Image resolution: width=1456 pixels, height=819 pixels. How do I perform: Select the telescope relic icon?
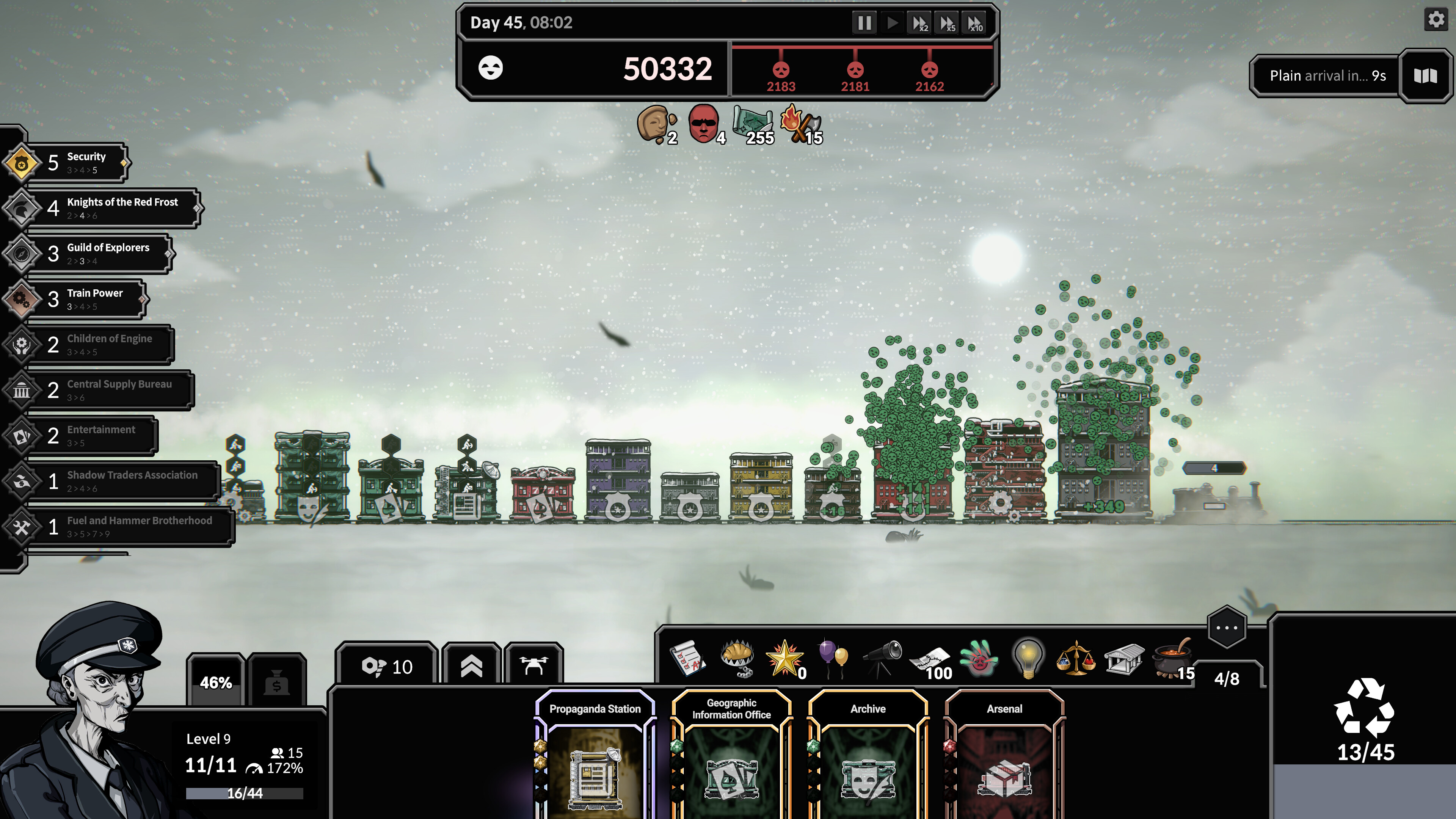pyautogui.click(x=882, y=659)
